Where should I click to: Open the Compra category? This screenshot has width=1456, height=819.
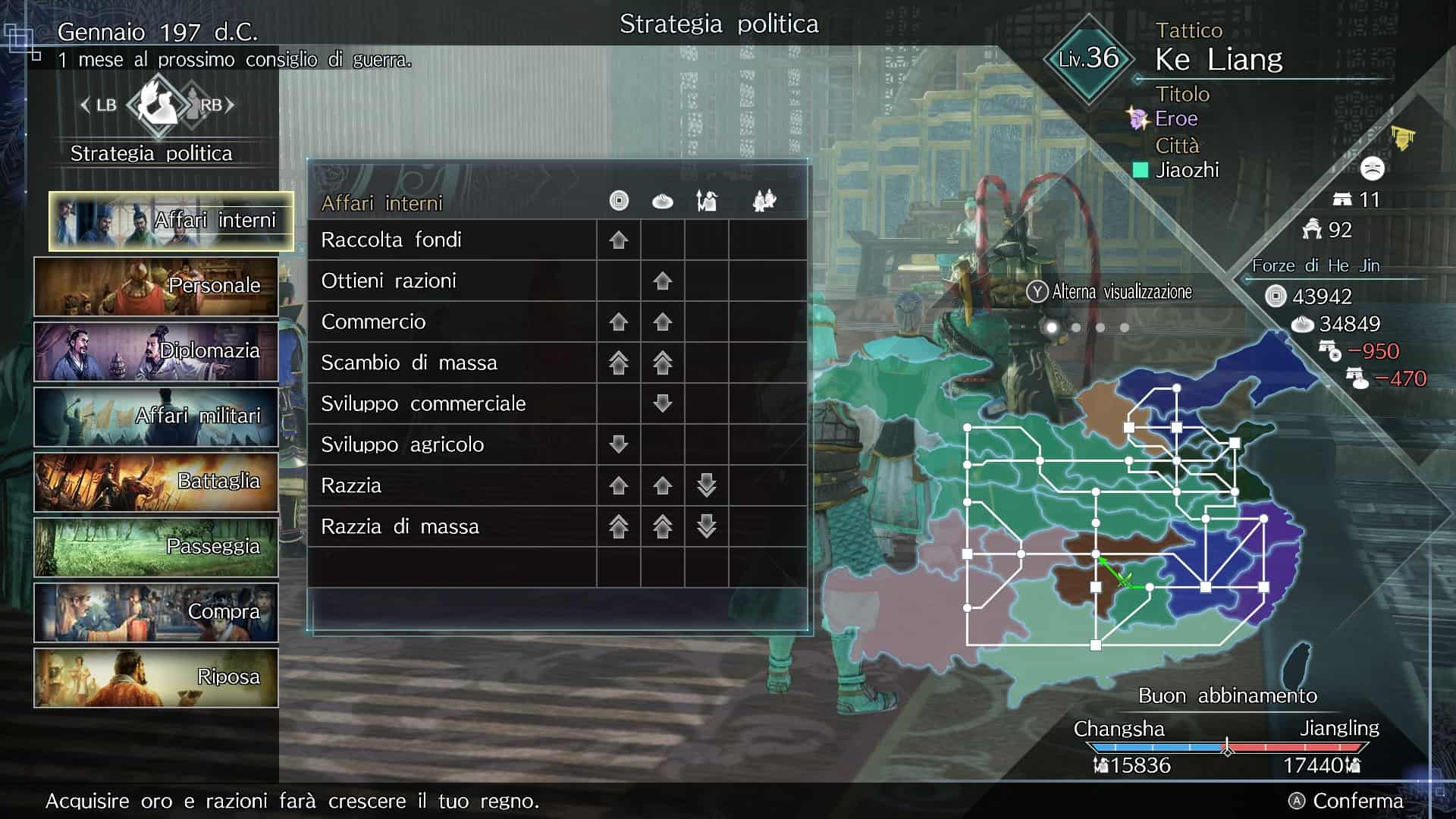156,613
